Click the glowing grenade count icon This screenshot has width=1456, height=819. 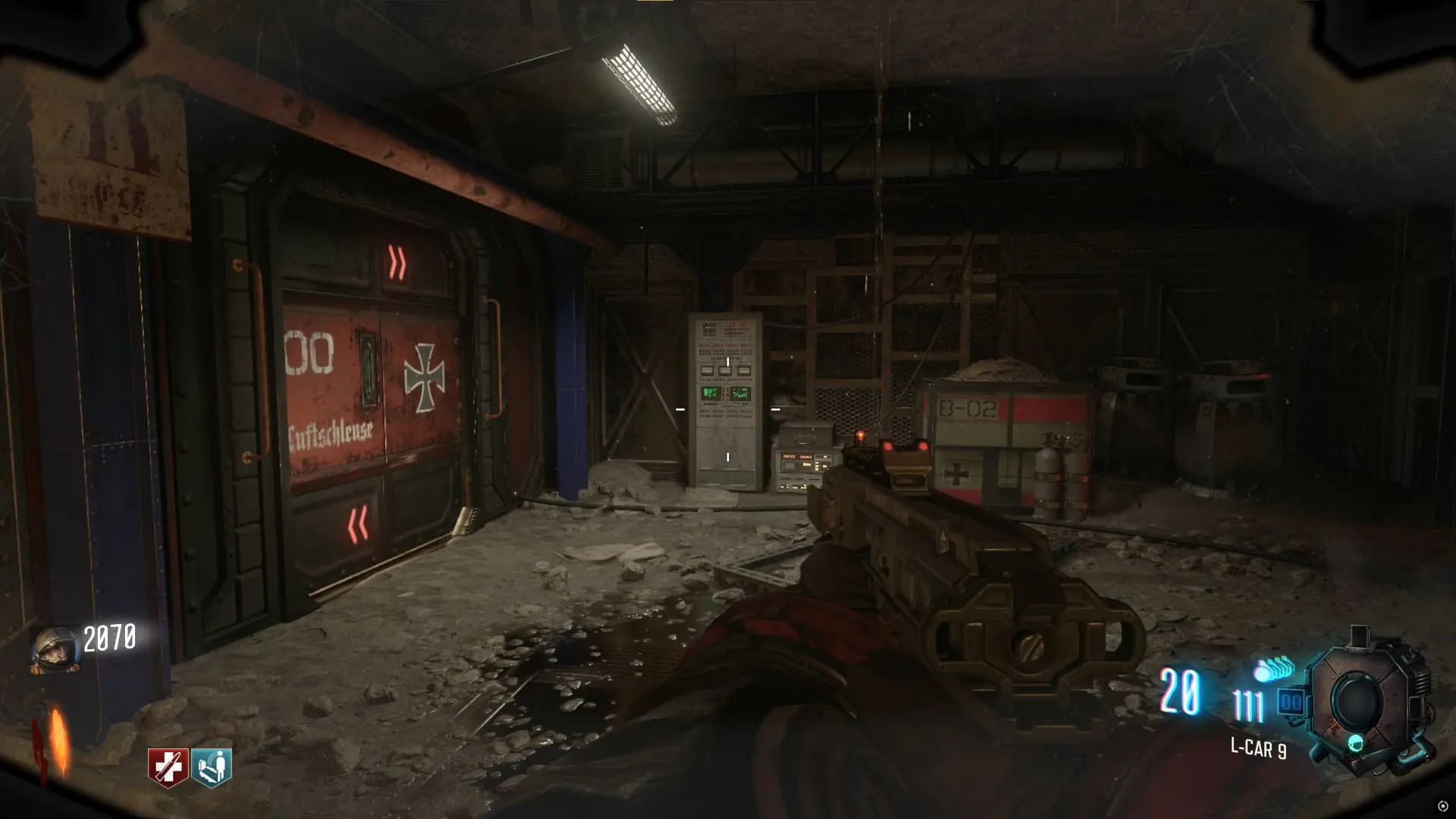1274,670
